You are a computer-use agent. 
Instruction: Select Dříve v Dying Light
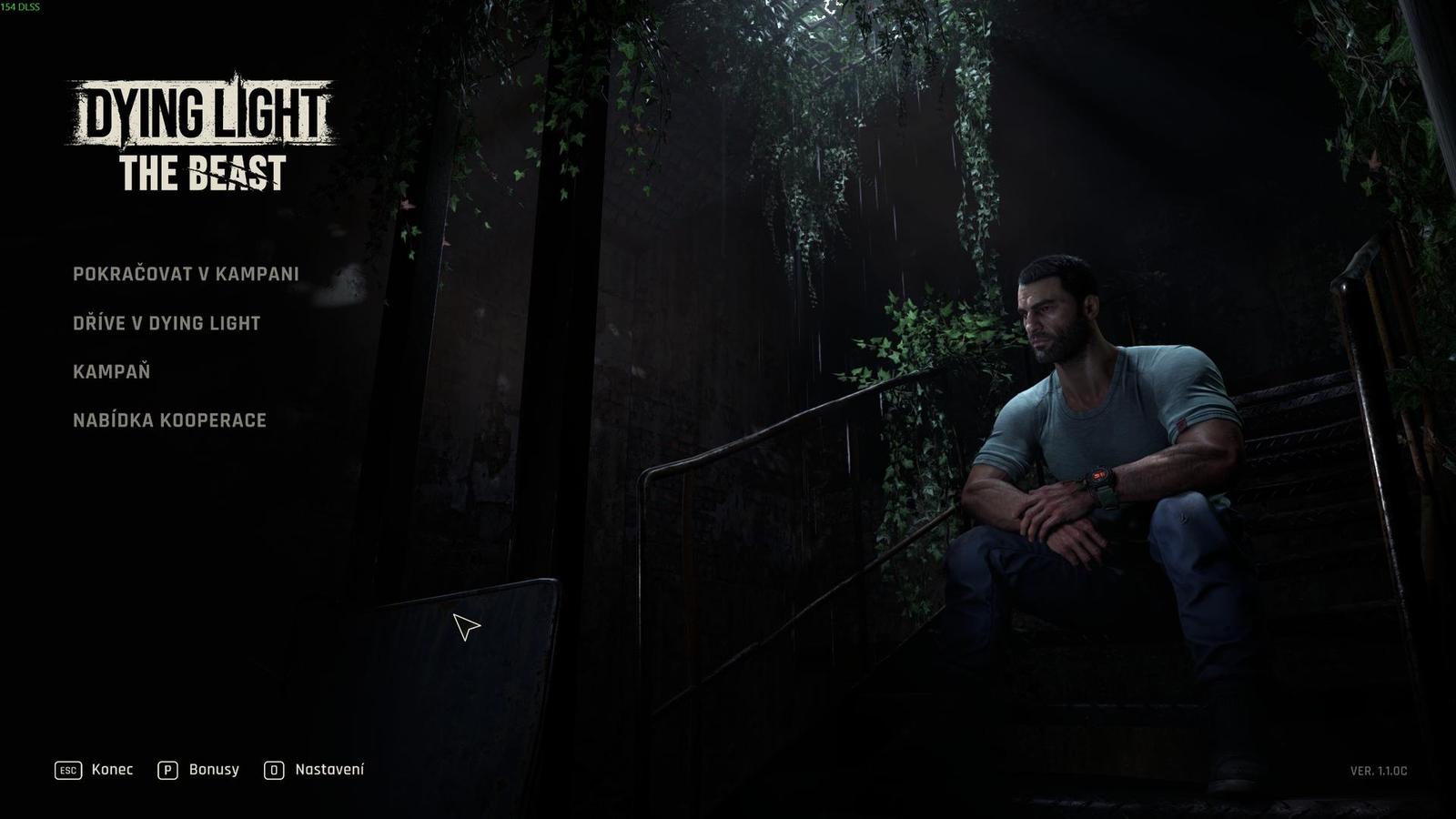pyautogui.click(x=167, y=321)
